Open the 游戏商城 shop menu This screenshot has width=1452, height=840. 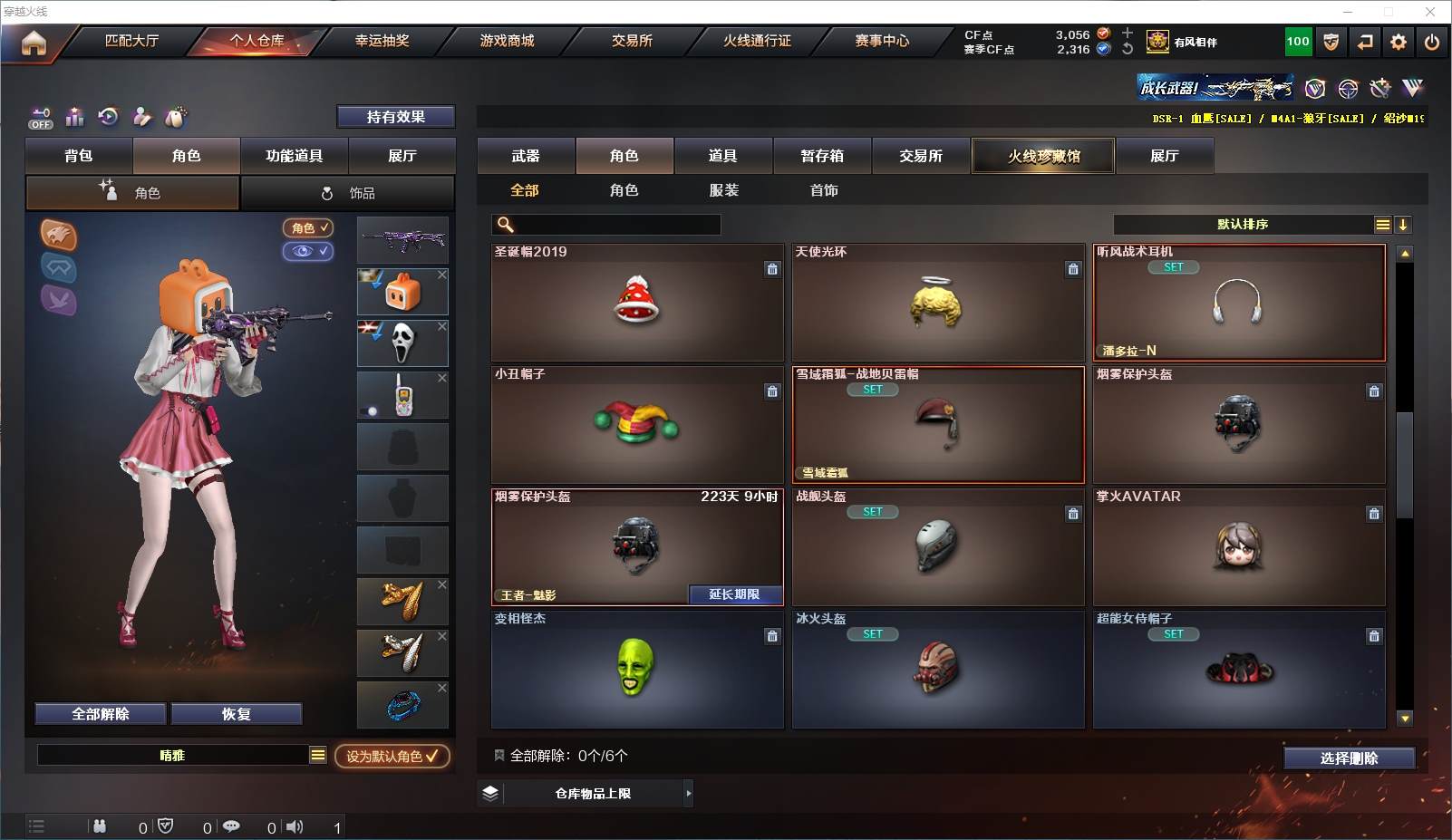pos(507,41)
